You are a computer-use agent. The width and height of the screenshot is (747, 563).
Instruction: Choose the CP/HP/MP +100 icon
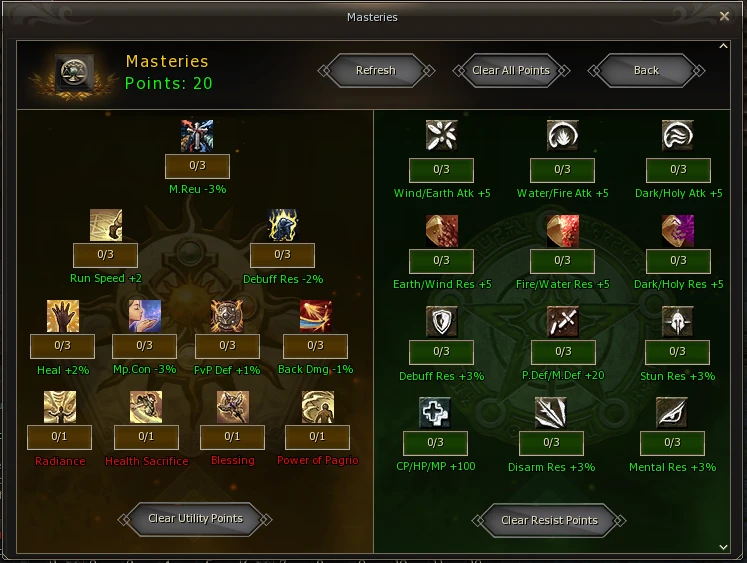(x=435, y=412)
